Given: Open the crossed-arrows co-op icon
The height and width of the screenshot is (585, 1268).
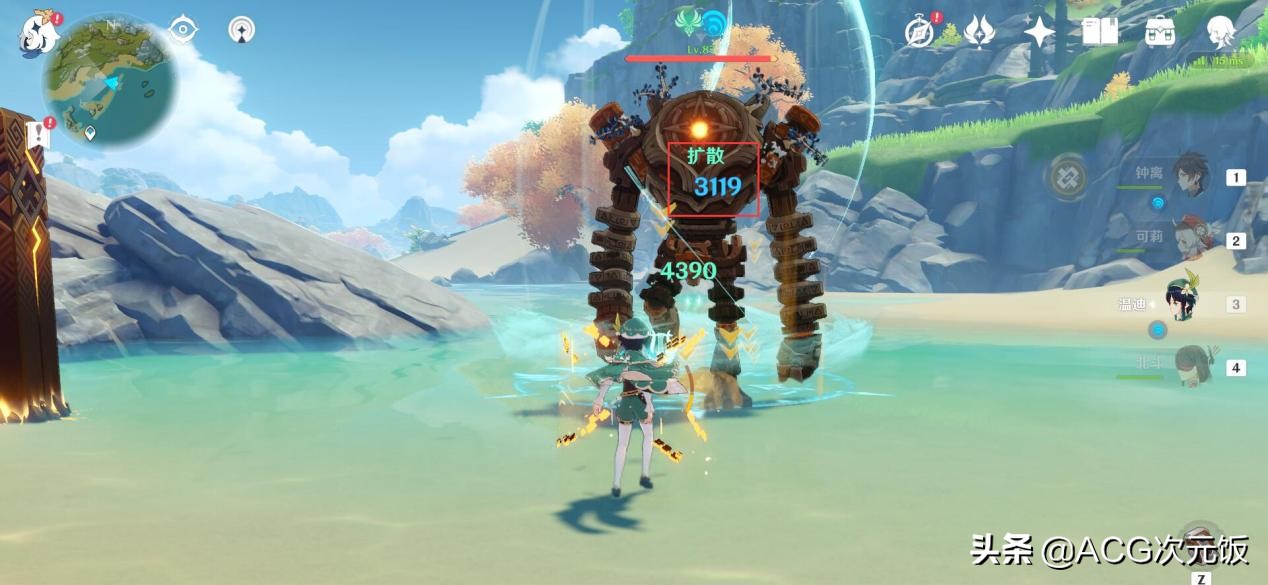Looking at the screenshot, I should [x=1067, y=178].
